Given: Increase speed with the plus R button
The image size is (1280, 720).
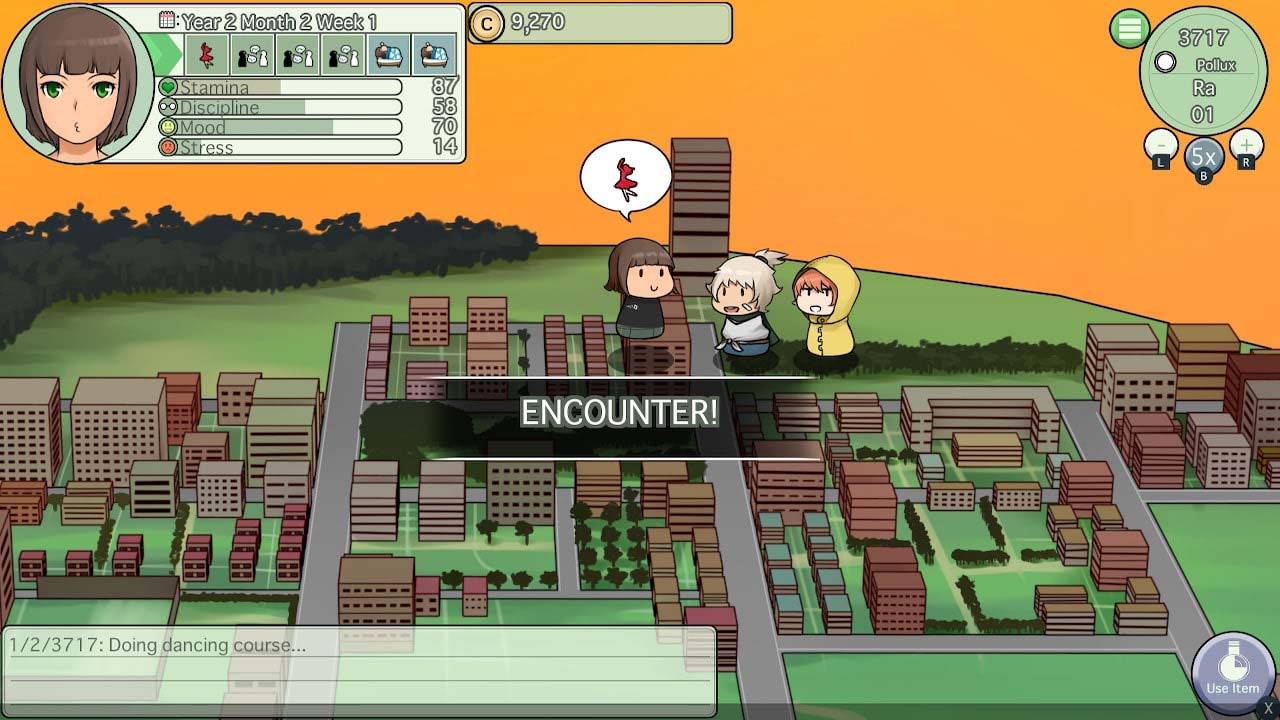Looking at the screenshot, I should click(x=1246, y=150).
